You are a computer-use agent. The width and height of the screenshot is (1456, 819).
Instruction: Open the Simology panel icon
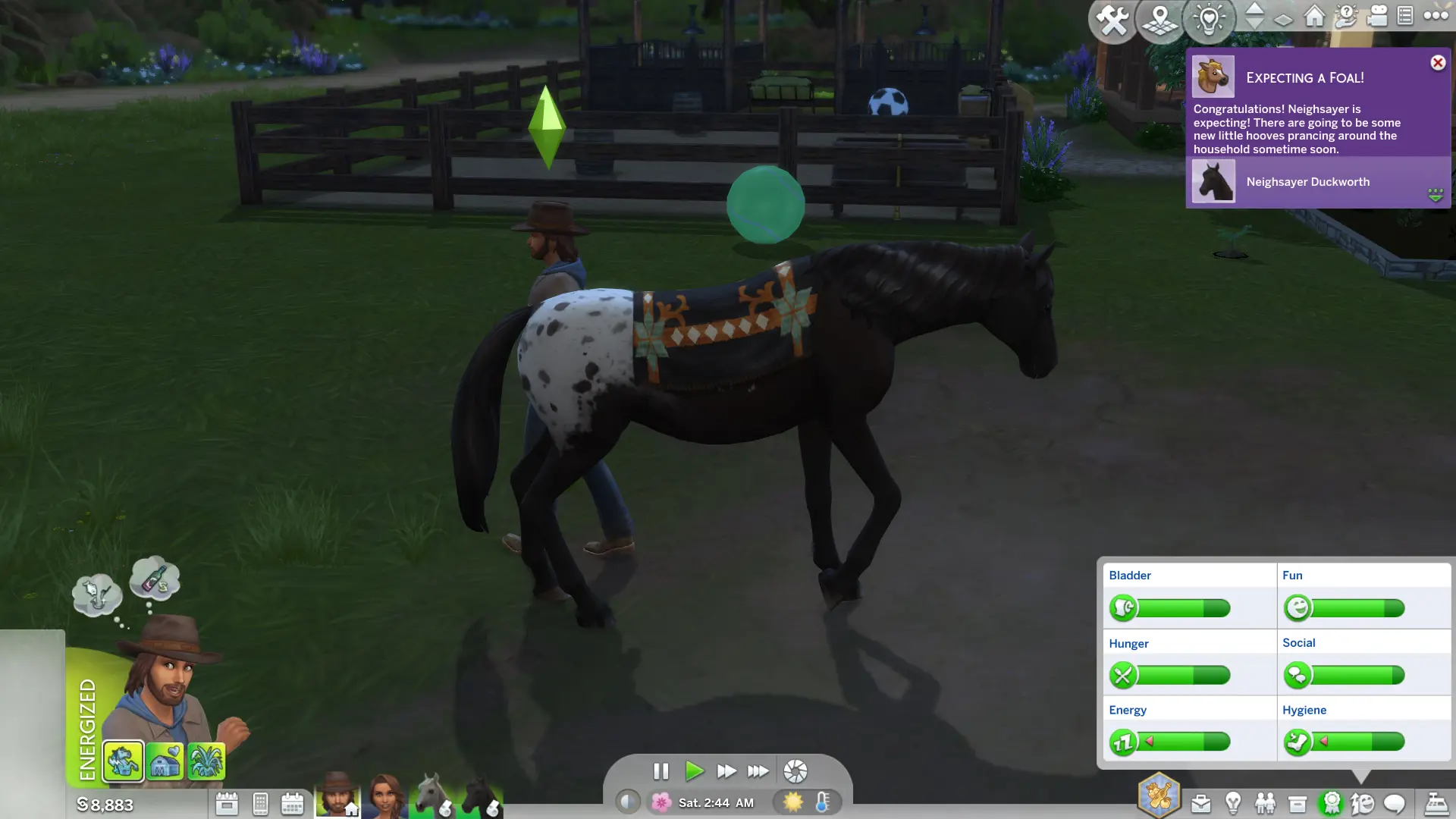tap(1362, 802)
